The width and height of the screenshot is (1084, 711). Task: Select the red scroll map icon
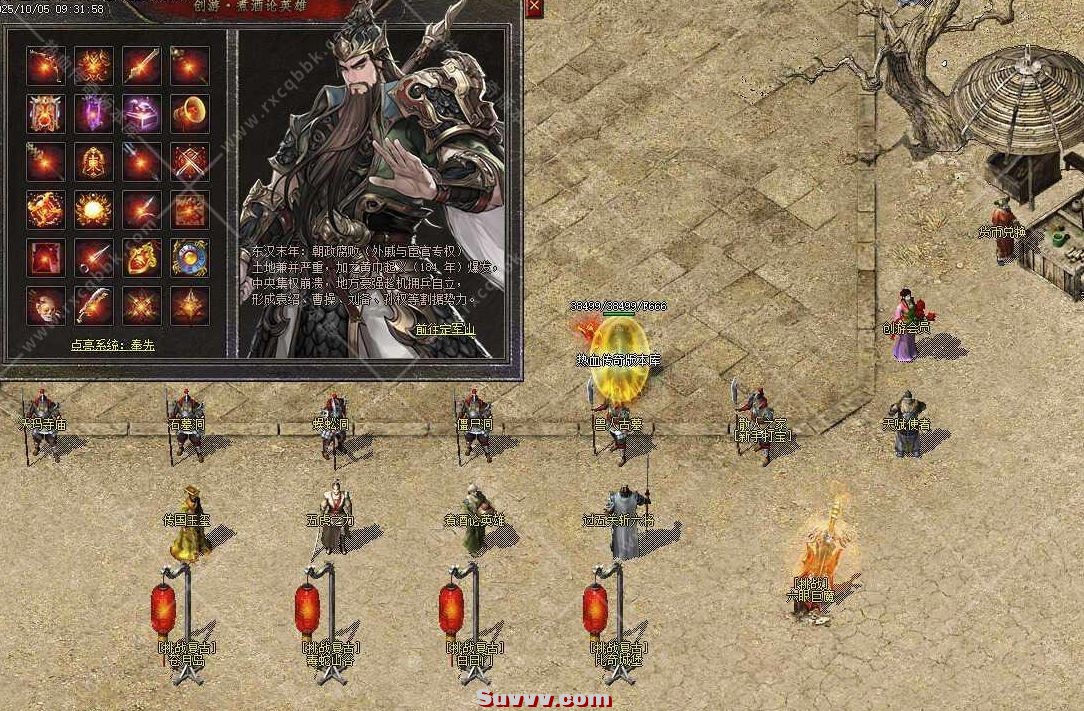(x=189, y=210)
